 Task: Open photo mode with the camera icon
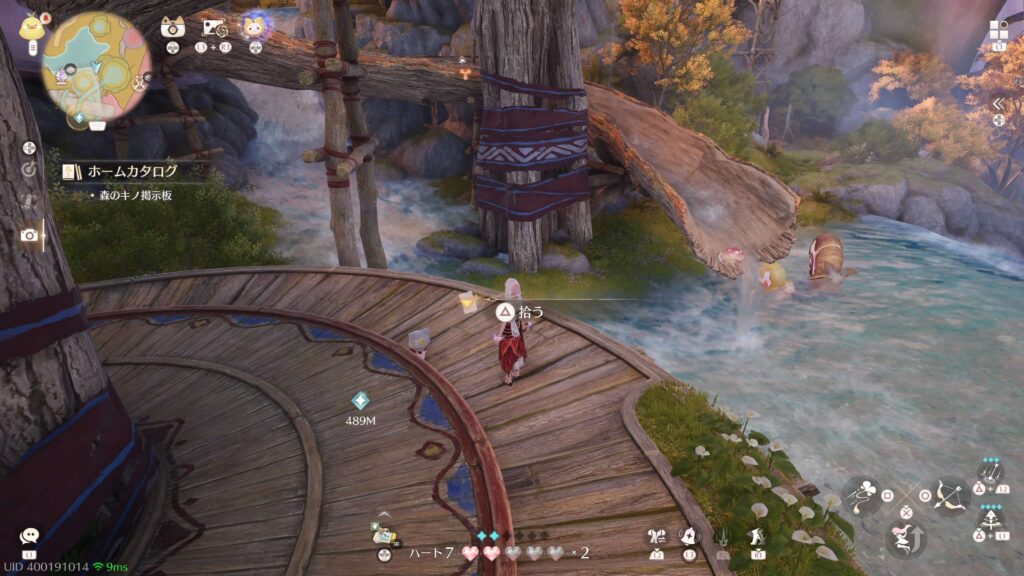pos(30,234)
